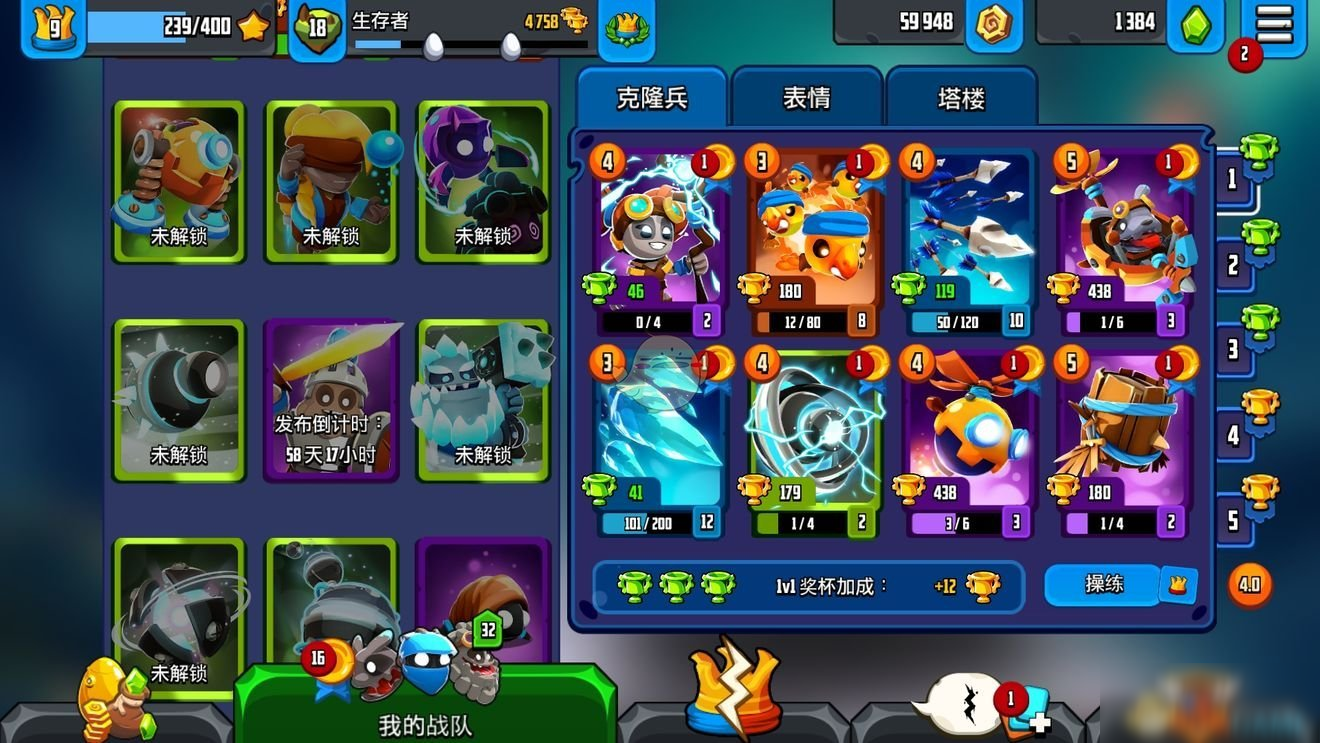Select the goggles girl lightning card
1320x743 pixels.
point(660,240)
